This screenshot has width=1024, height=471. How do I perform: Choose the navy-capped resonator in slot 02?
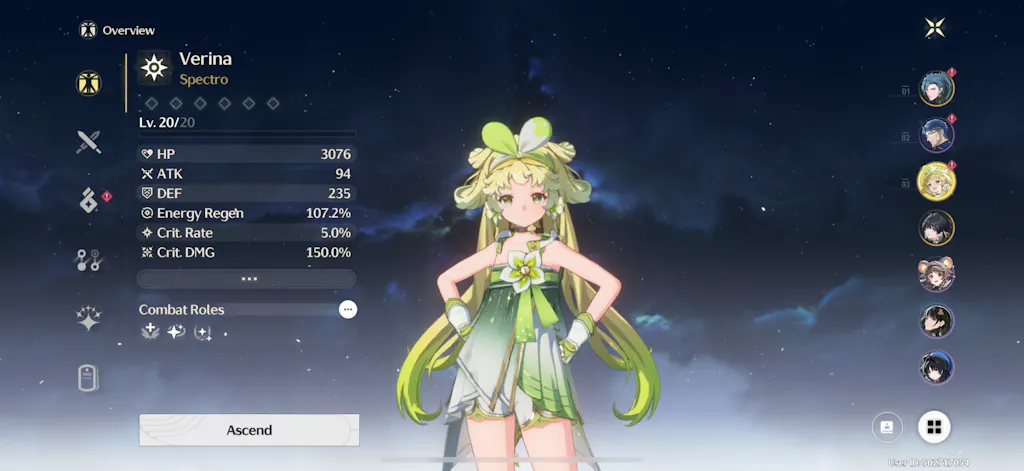[x=937, y=134]
